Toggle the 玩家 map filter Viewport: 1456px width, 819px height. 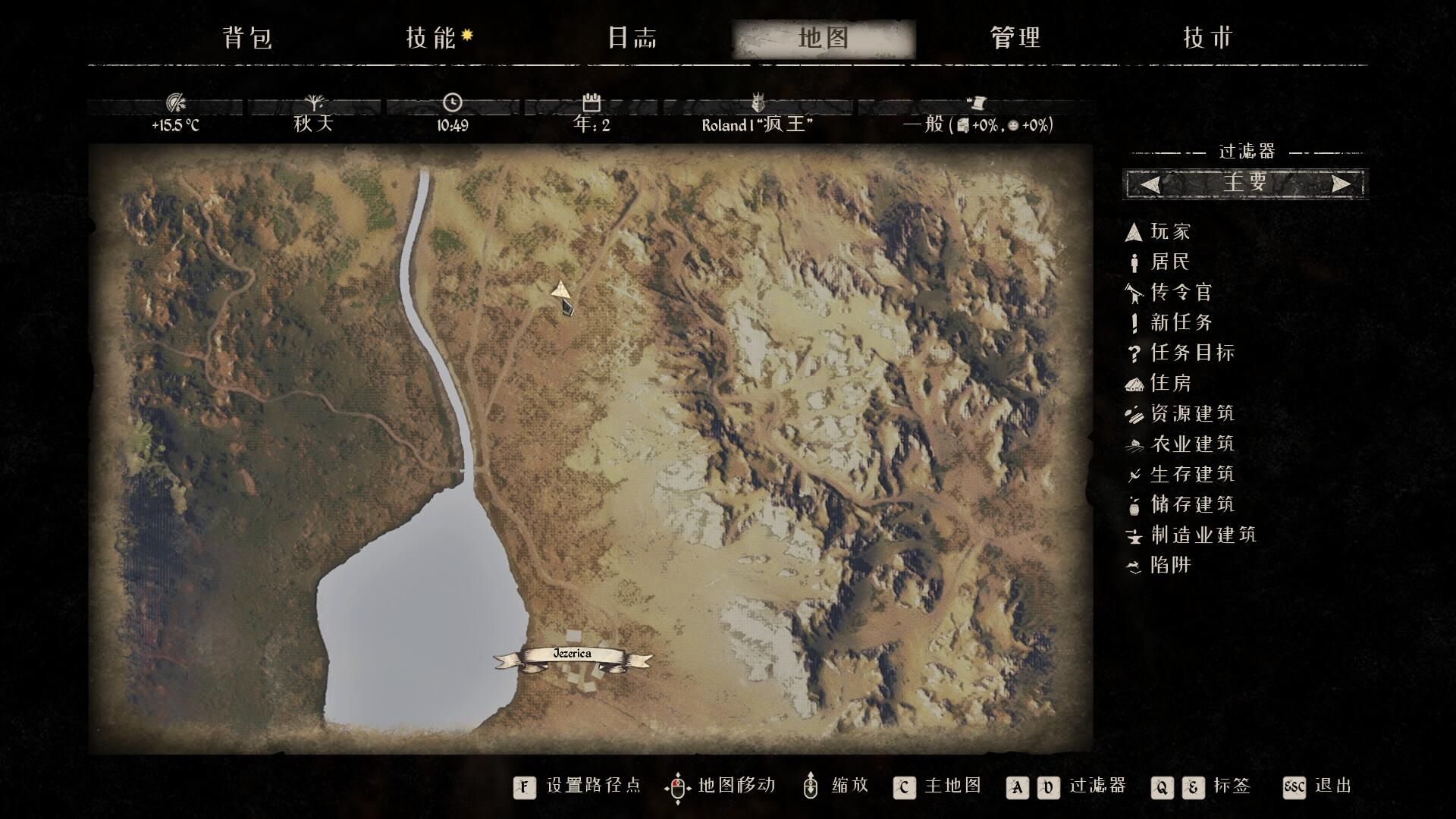[x=1170, y=231]
